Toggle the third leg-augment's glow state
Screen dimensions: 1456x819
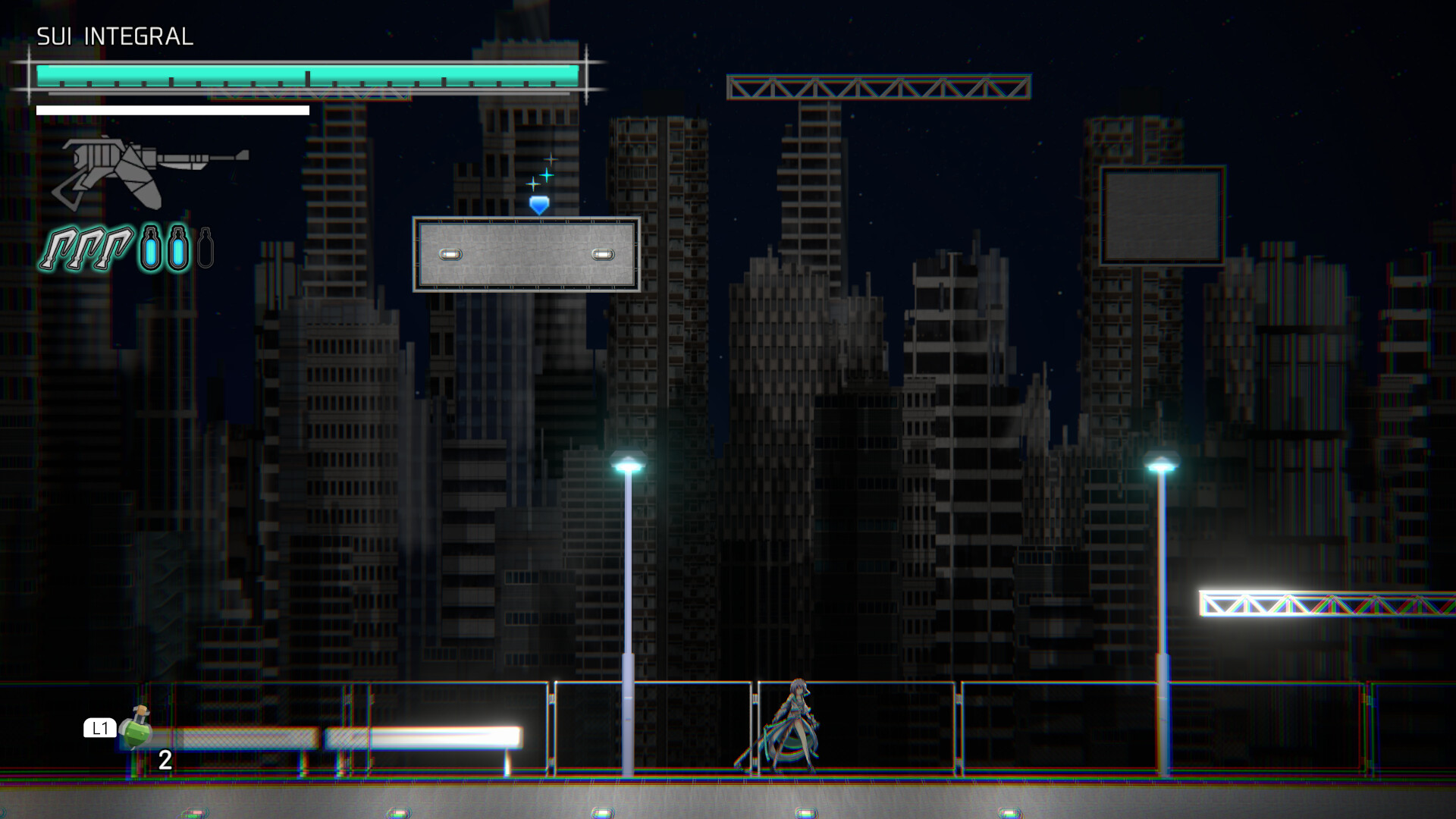click(x=119, y=249)
